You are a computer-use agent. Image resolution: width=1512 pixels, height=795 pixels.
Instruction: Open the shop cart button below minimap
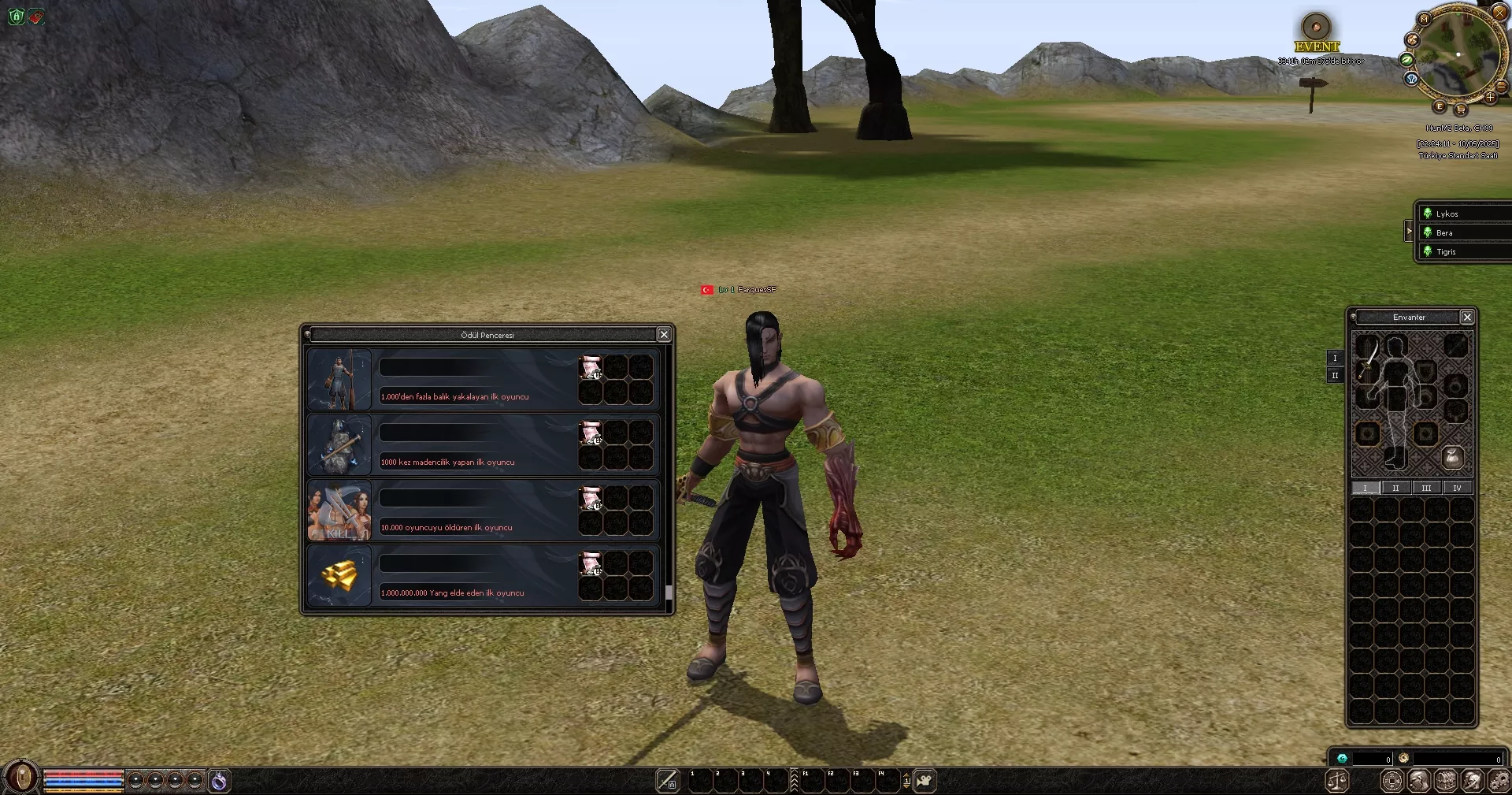(x=1461, y=110)
